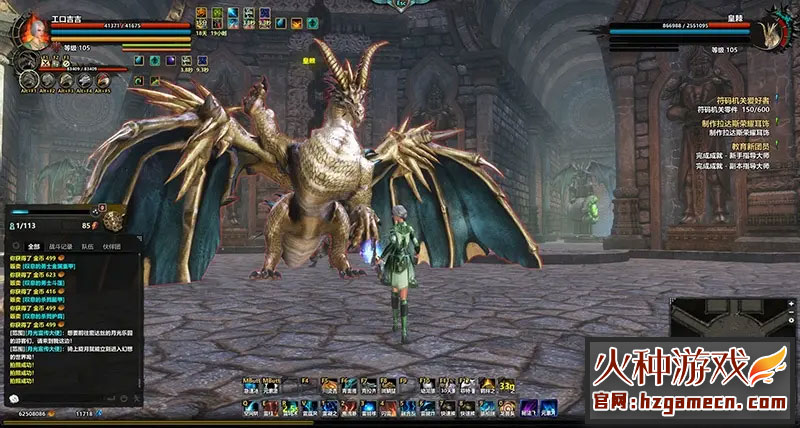This screenshot has height=428, width=800.
Task: Click the round golden emblem above chat
Action: pos(113,221)
